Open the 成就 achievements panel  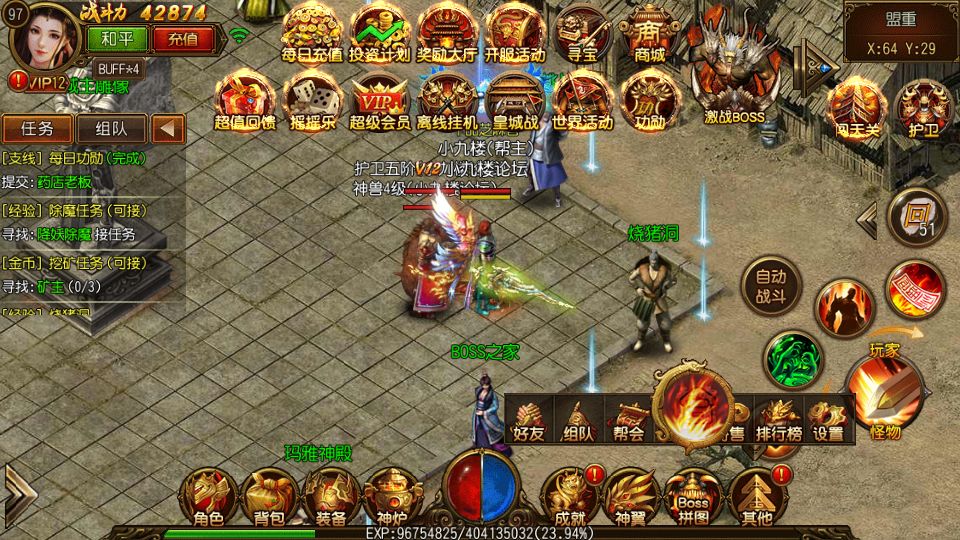[x=569, y=496]
